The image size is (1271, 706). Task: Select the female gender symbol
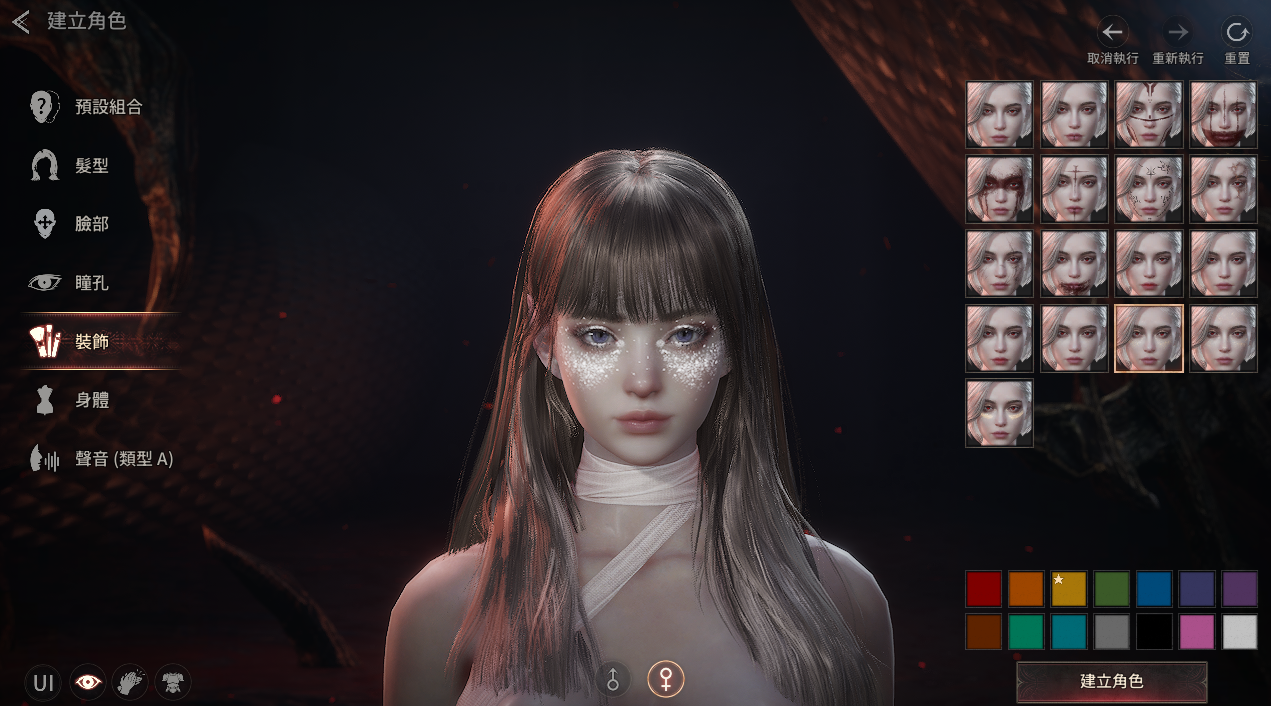click(x=665, y=680)
